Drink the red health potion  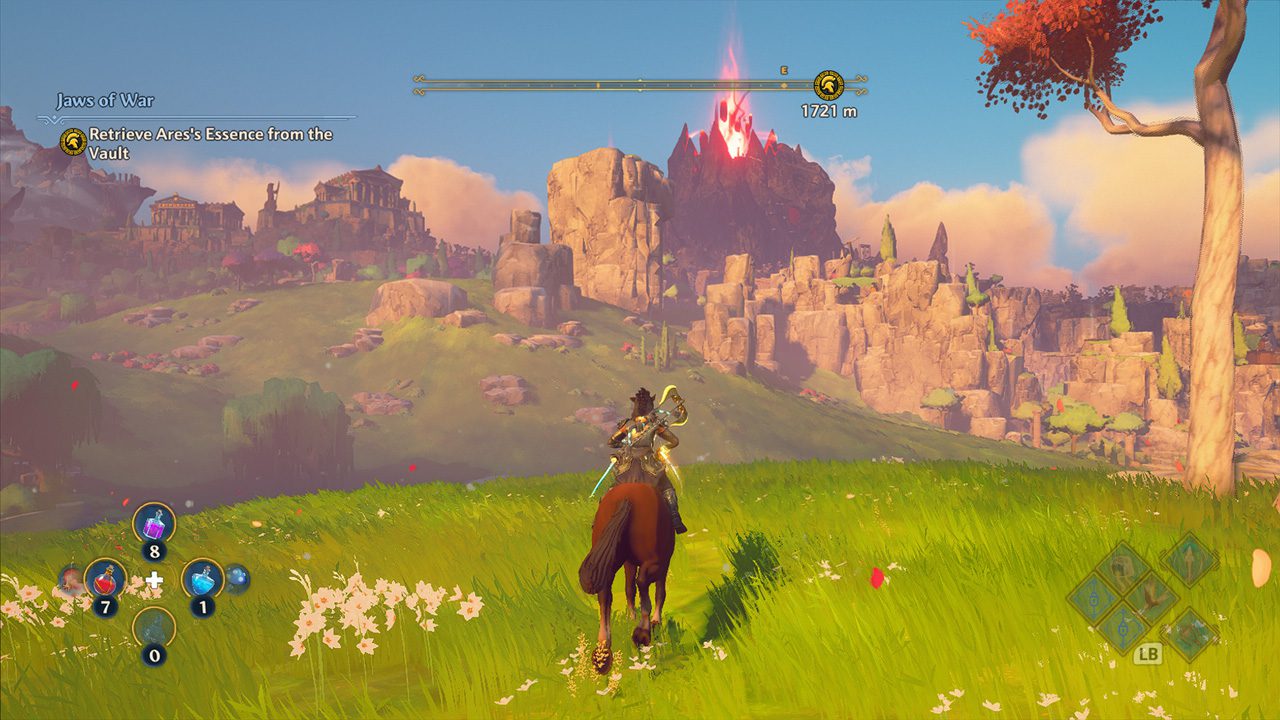pos(105,578)
